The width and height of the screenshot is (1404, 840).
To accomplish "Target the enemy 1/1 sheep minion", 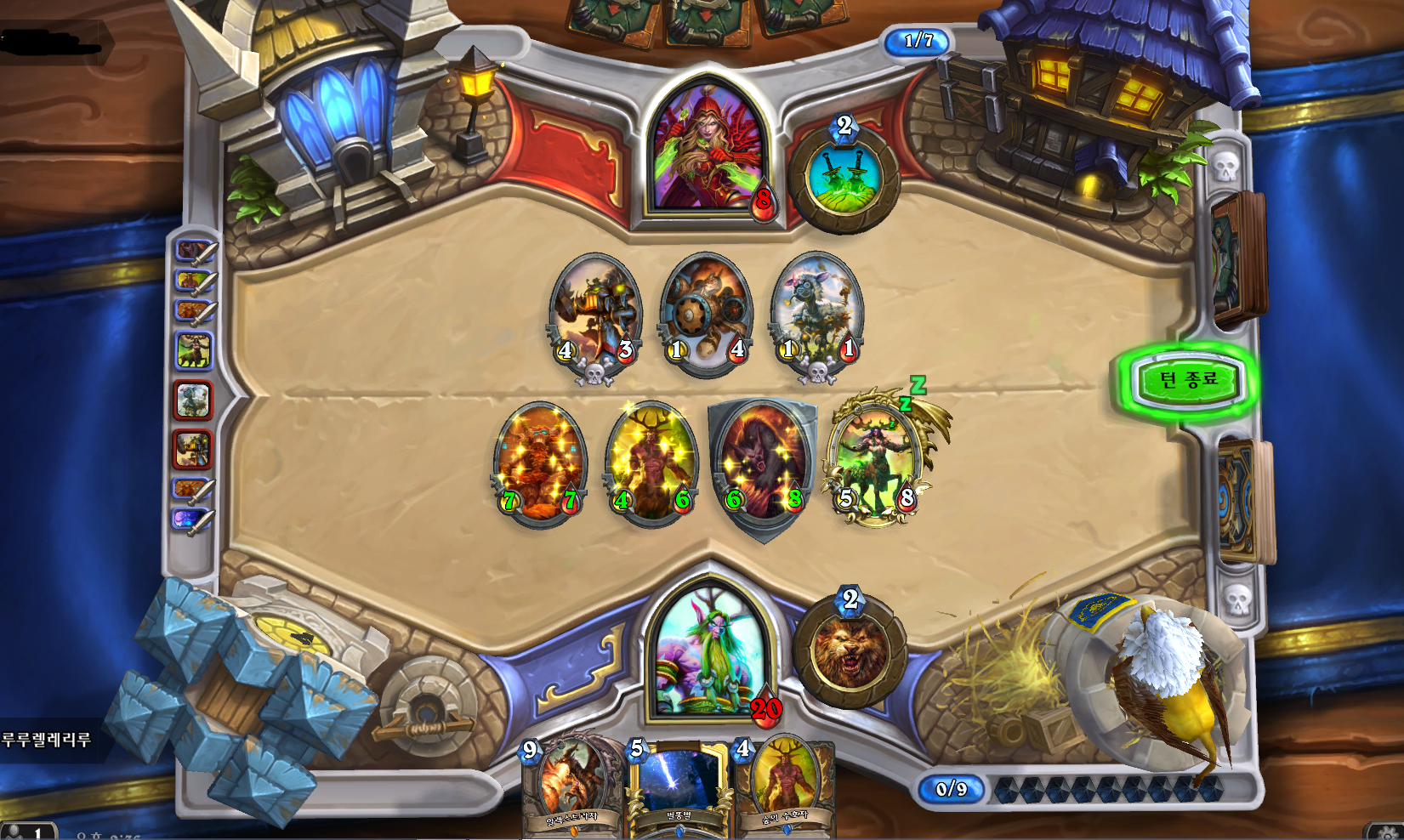I will (x=817, y=312).
